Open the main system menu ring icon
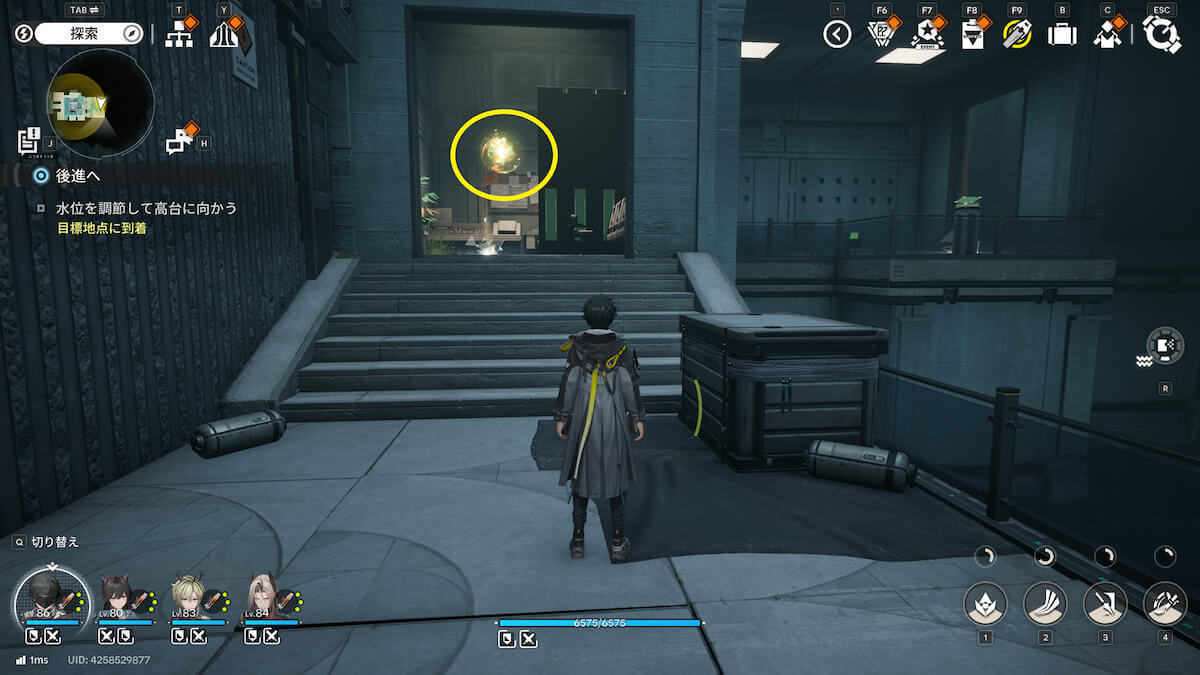The height and width of the screenshot is (675, 1200). click(x=1161, y=35)
